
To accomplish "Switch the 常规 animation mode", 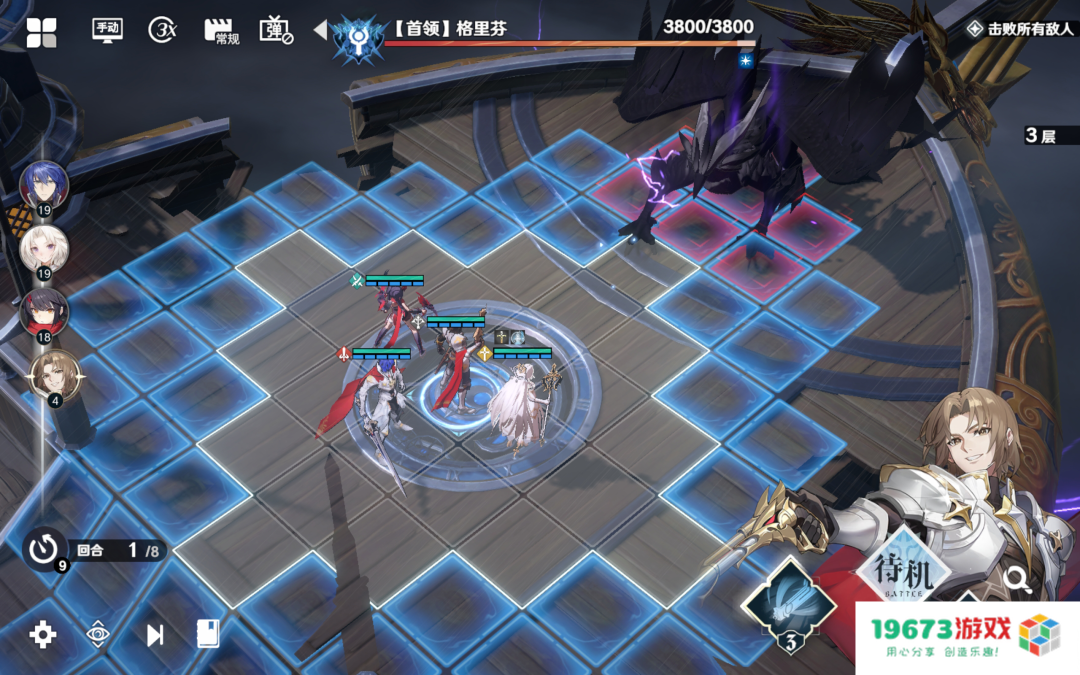I will (x=221, y=31).
